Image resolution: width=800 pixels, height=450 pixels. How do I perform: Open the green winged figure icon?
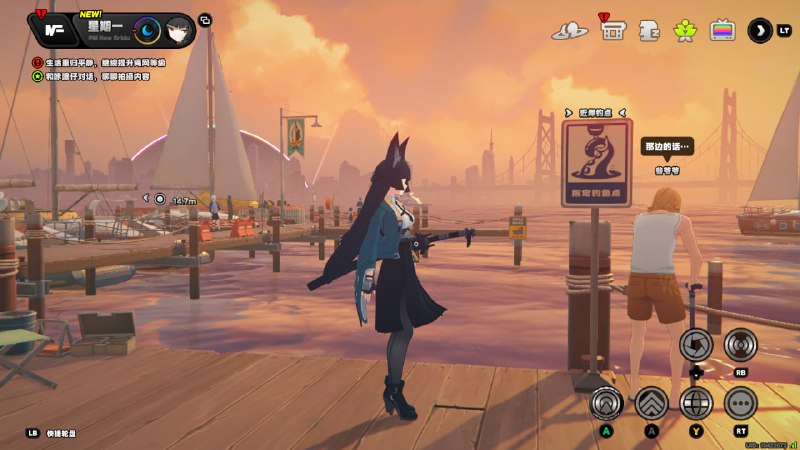686,30
